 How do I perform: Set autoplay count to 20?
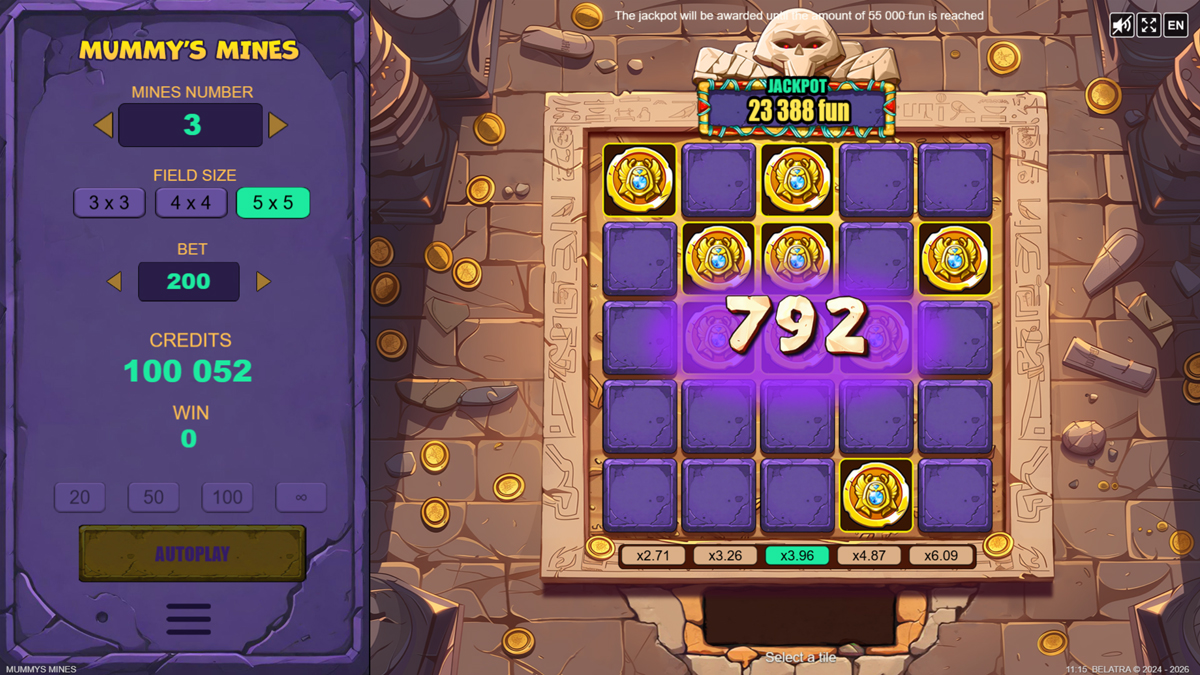(80, 497)
